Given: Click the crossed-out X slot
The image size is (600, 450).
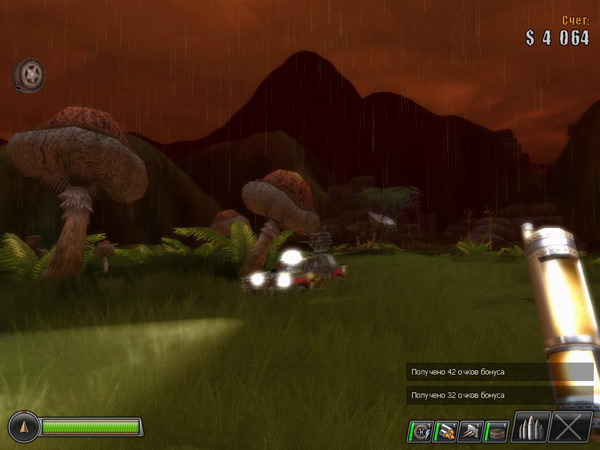Looking at the screenshot, I should pos(571,428).
